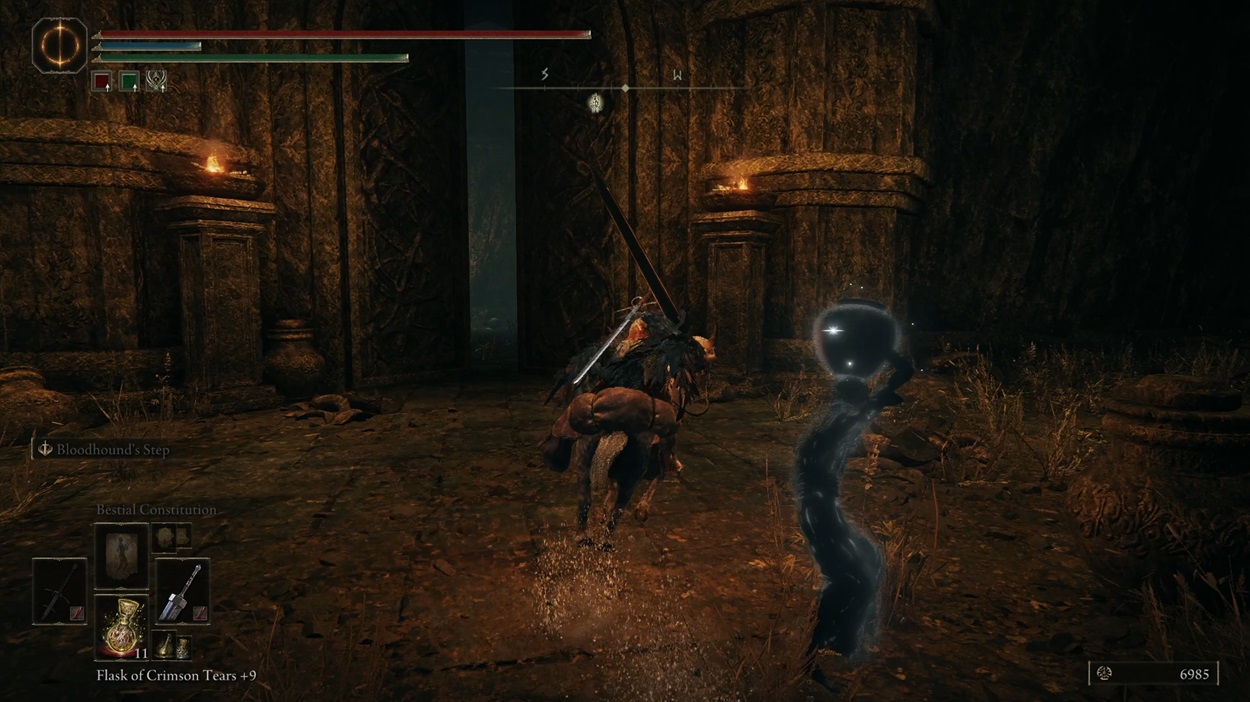This screenshot has width=1250, height=702.
Task: Click the Elden Ring emblem by the health bar
Action: [60, 45]
